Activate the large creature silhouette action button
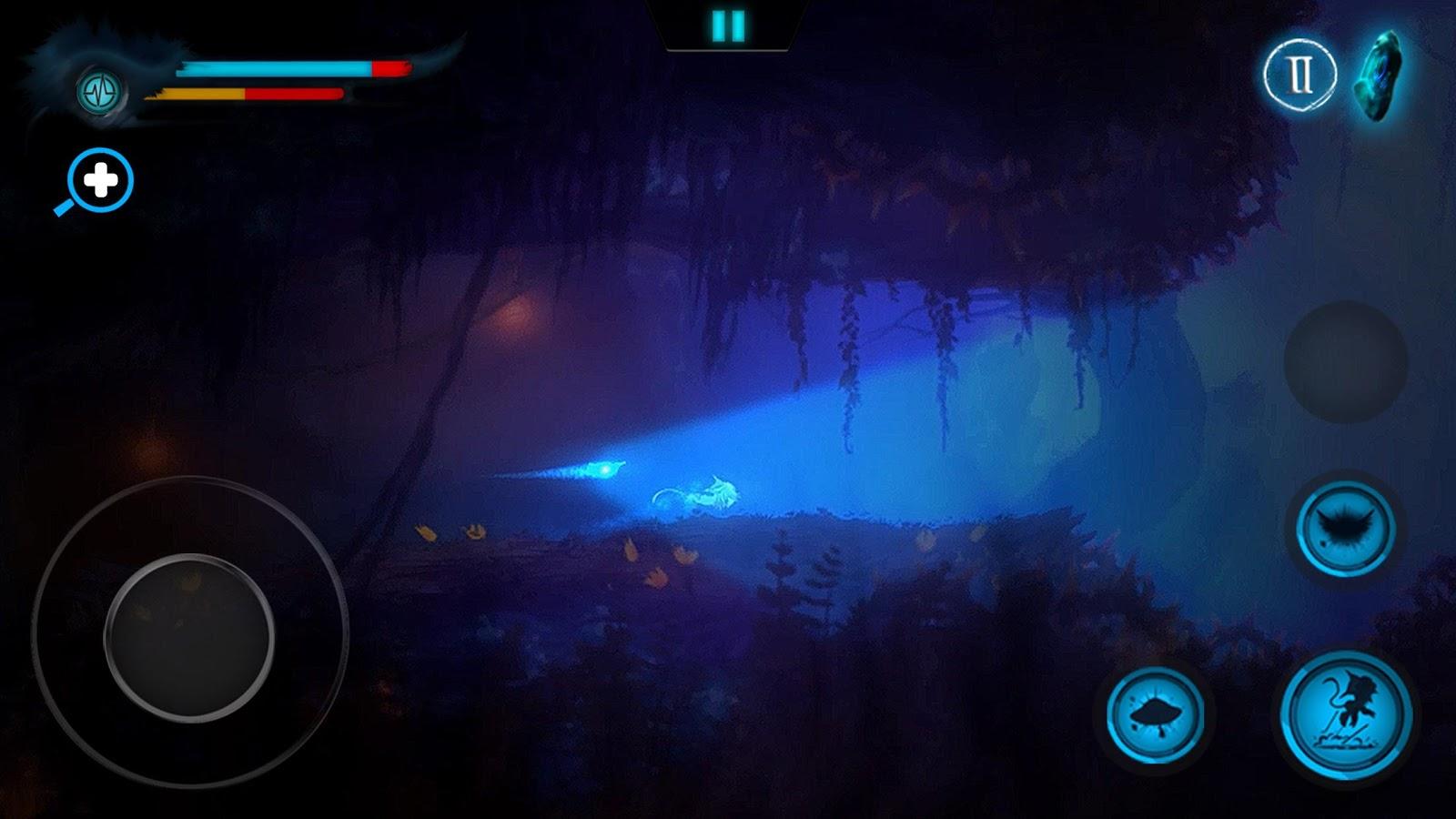 [1346, 714]
